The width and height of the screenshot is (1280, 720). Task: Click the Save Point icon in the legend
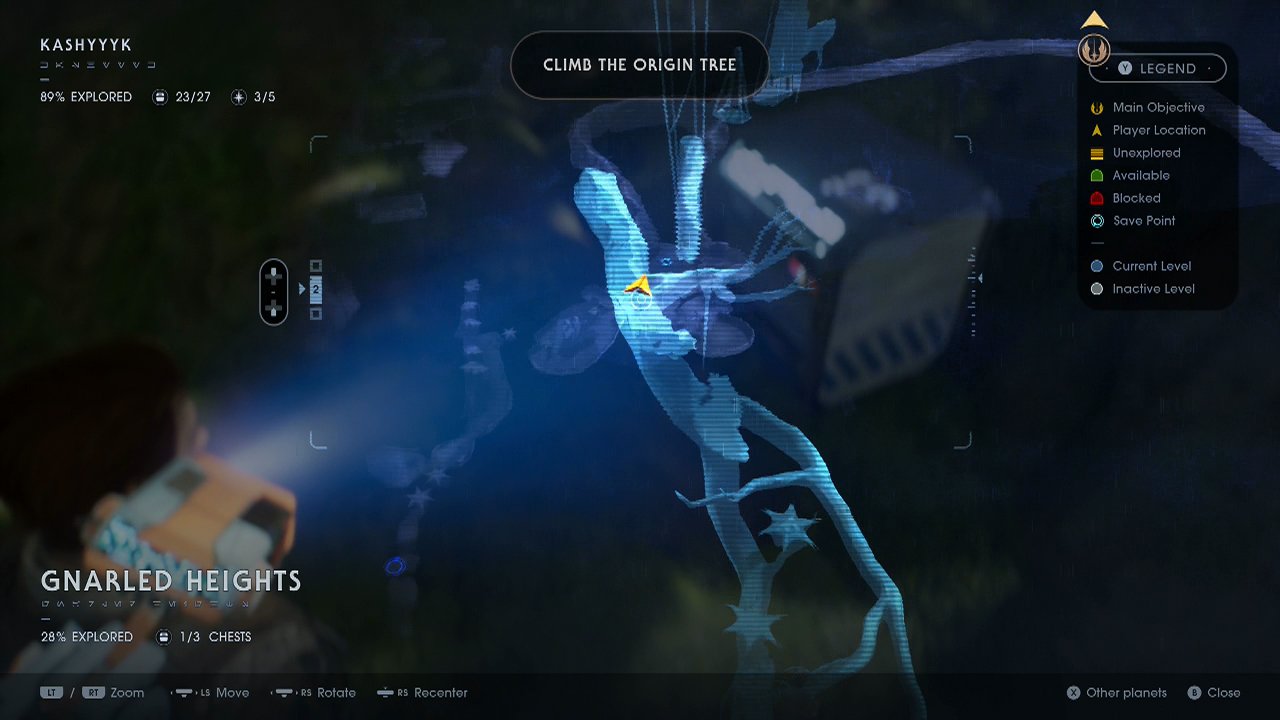(x=1097, y=221)
